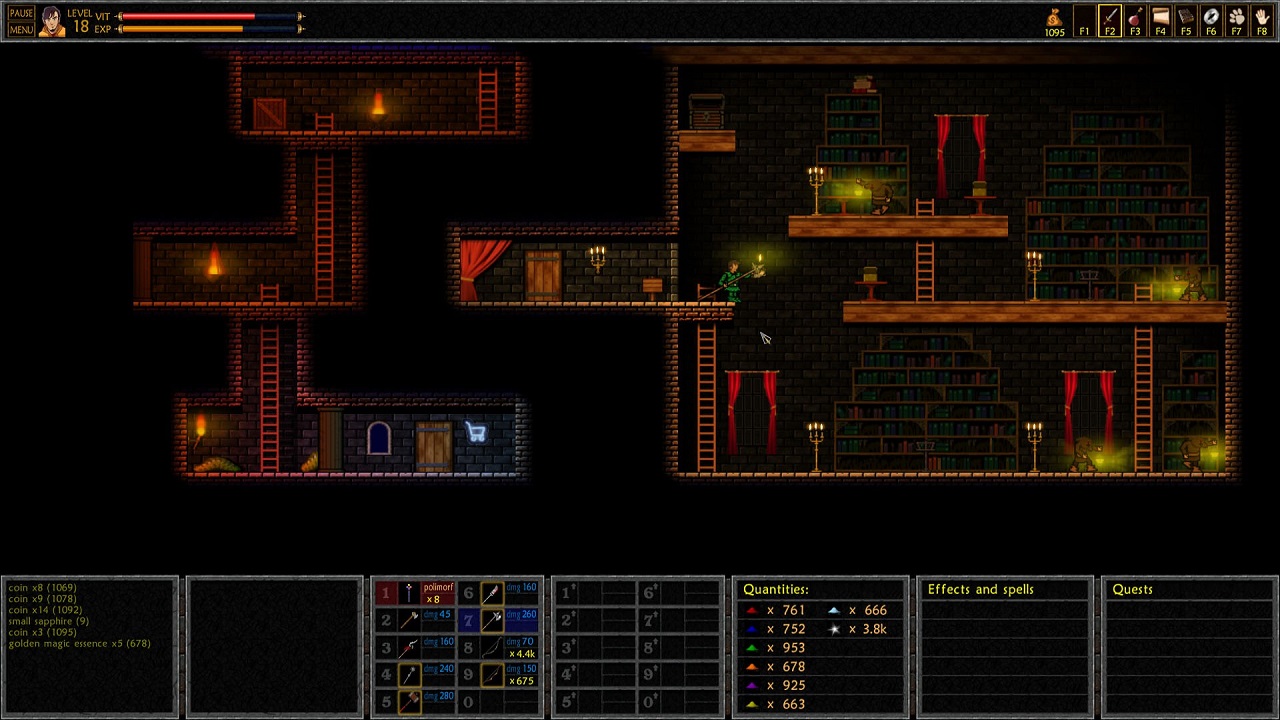Select the glaive in slot 6
The height and width of the screenshot is (720, 1280).
pos(492,593)
